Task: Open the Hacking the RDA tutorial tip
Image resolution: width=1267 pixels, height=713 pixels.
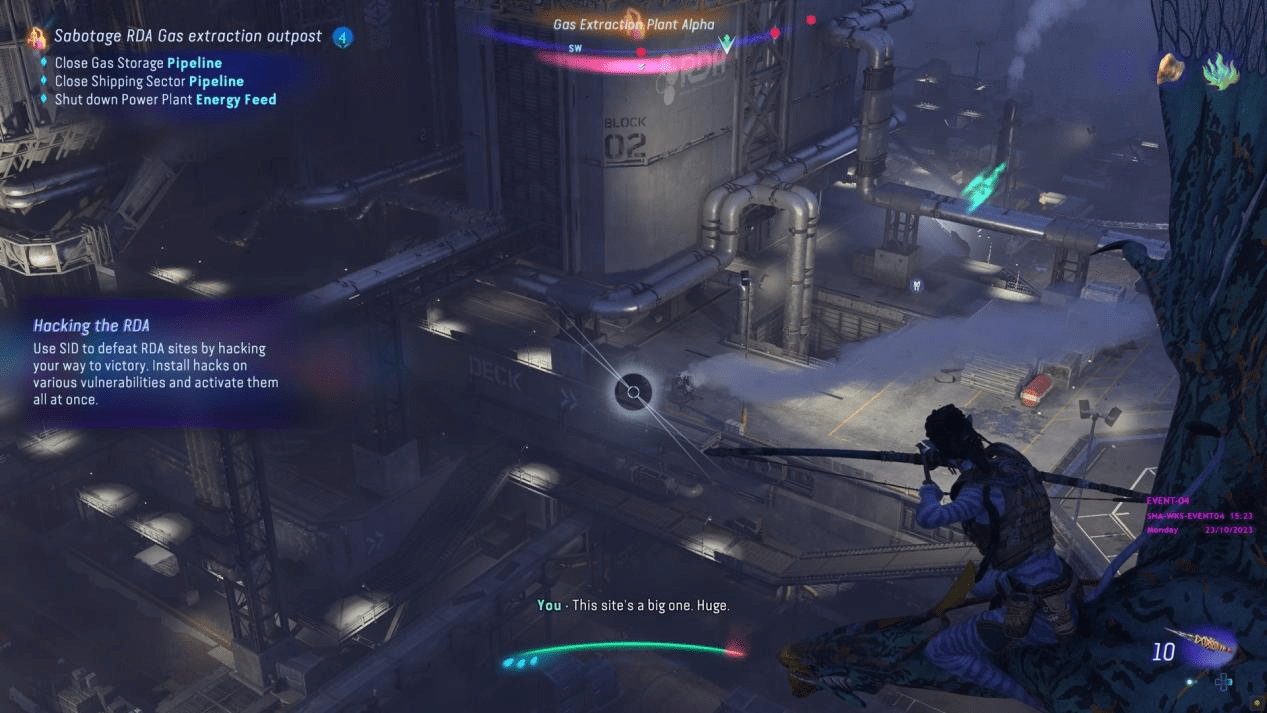Action: coord(91,326)
